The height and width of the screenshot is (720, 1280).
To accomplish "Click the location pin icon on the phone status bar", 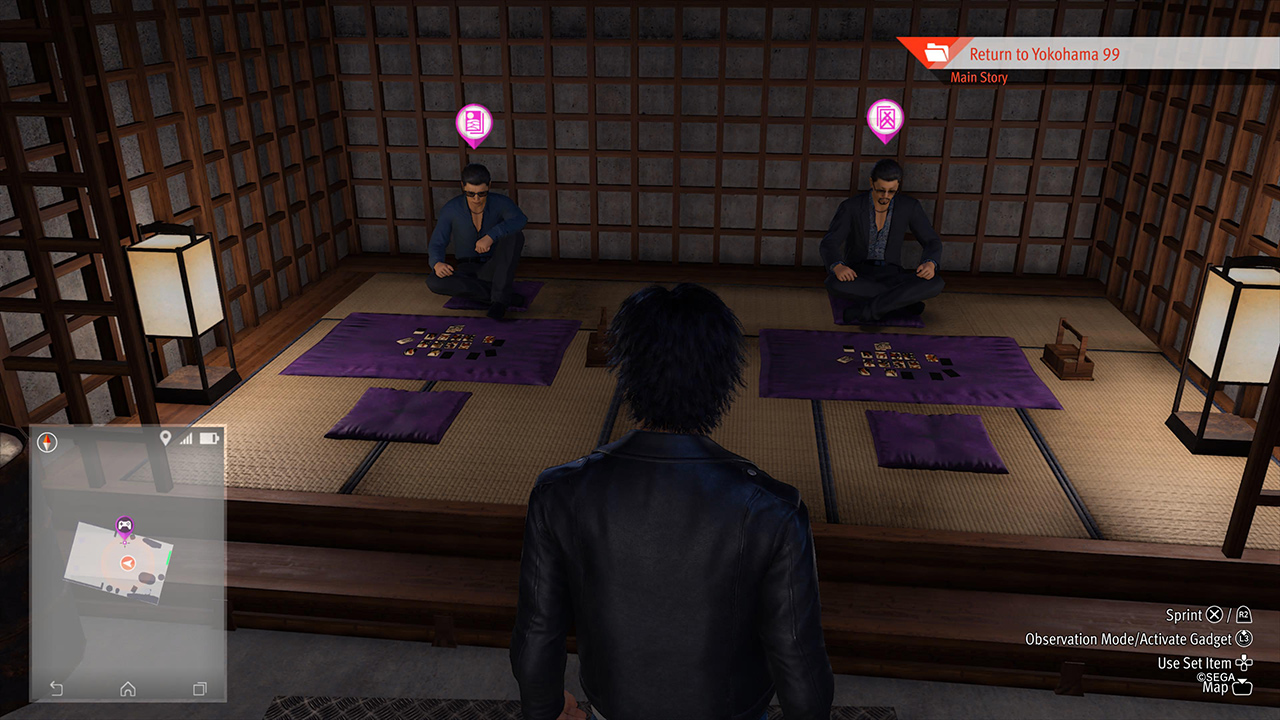I will coord(165,439).
